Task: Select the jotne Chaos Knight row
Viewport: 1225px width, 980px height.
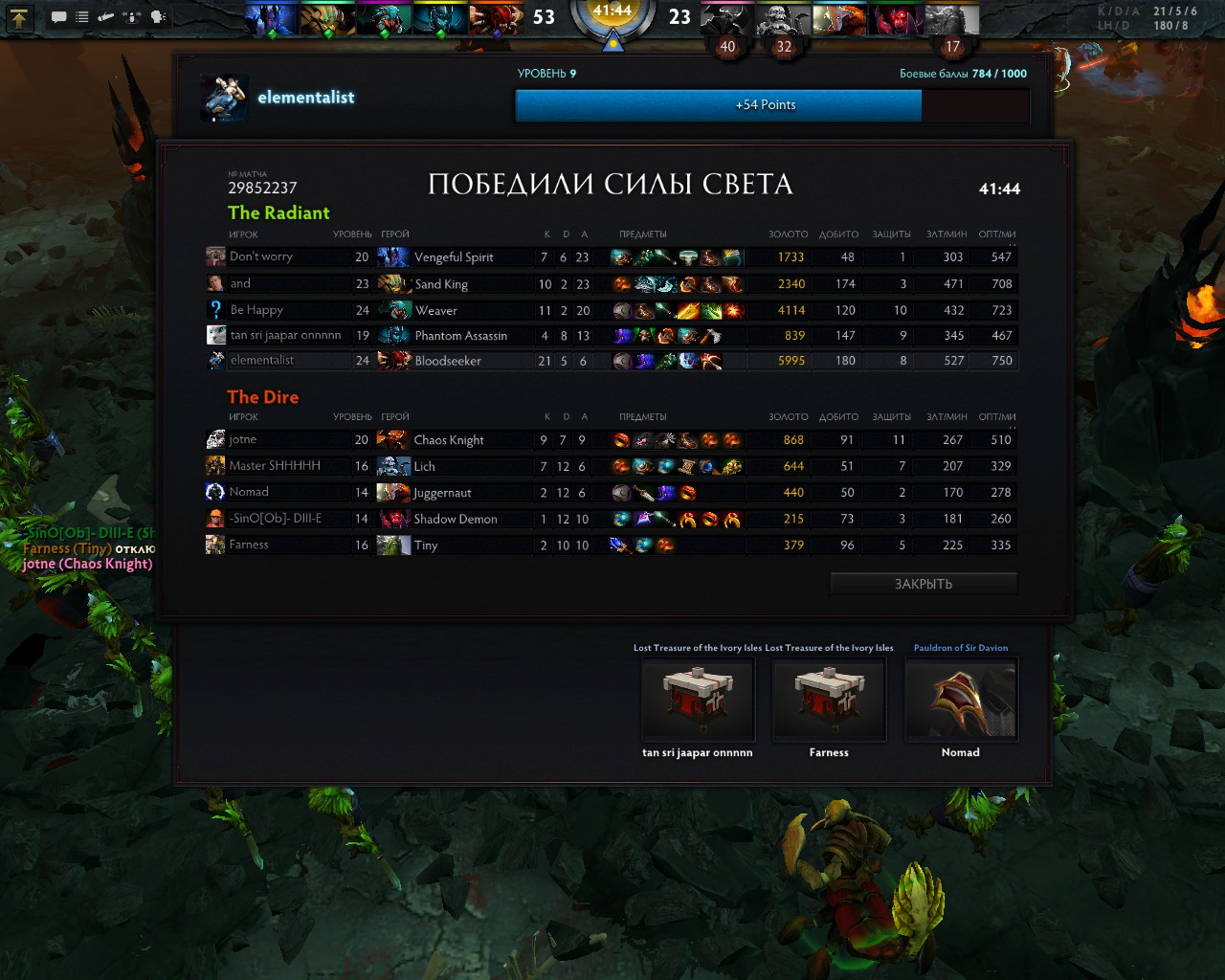Action: pyautogui.click(x=287, y=439)
